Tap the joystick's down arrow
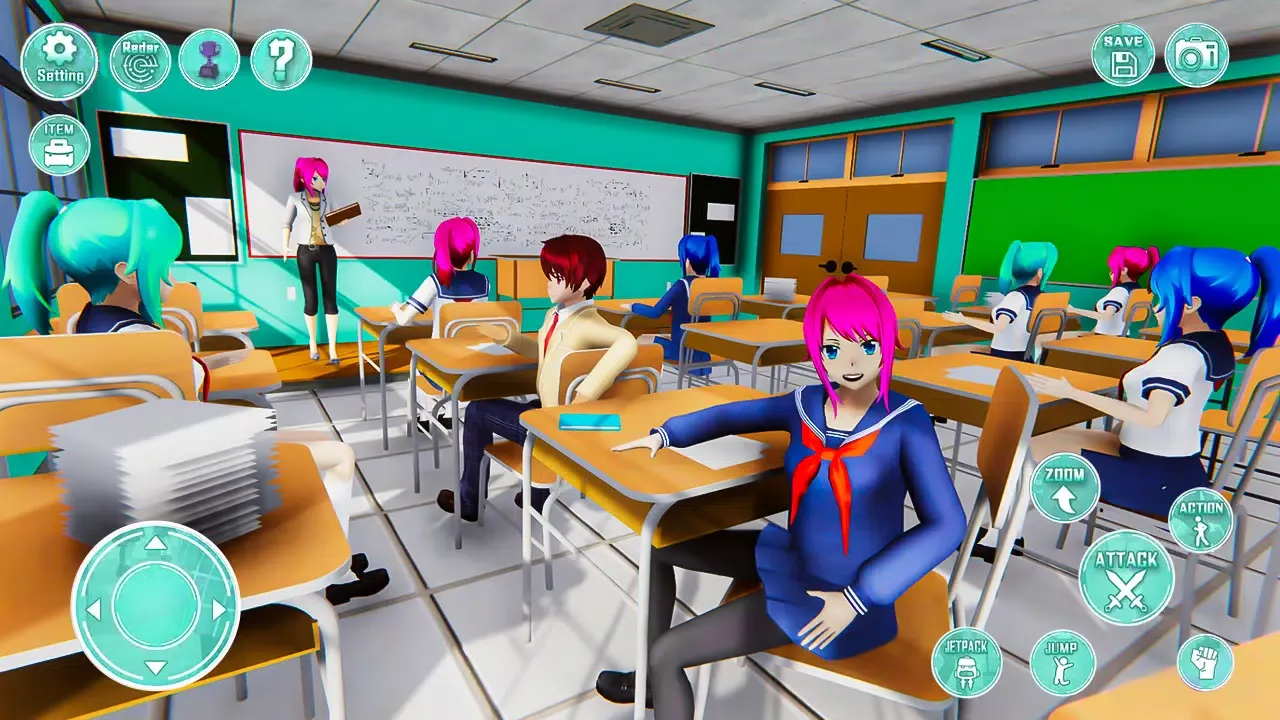The image size is (1280, 720). tap(155, 668)
